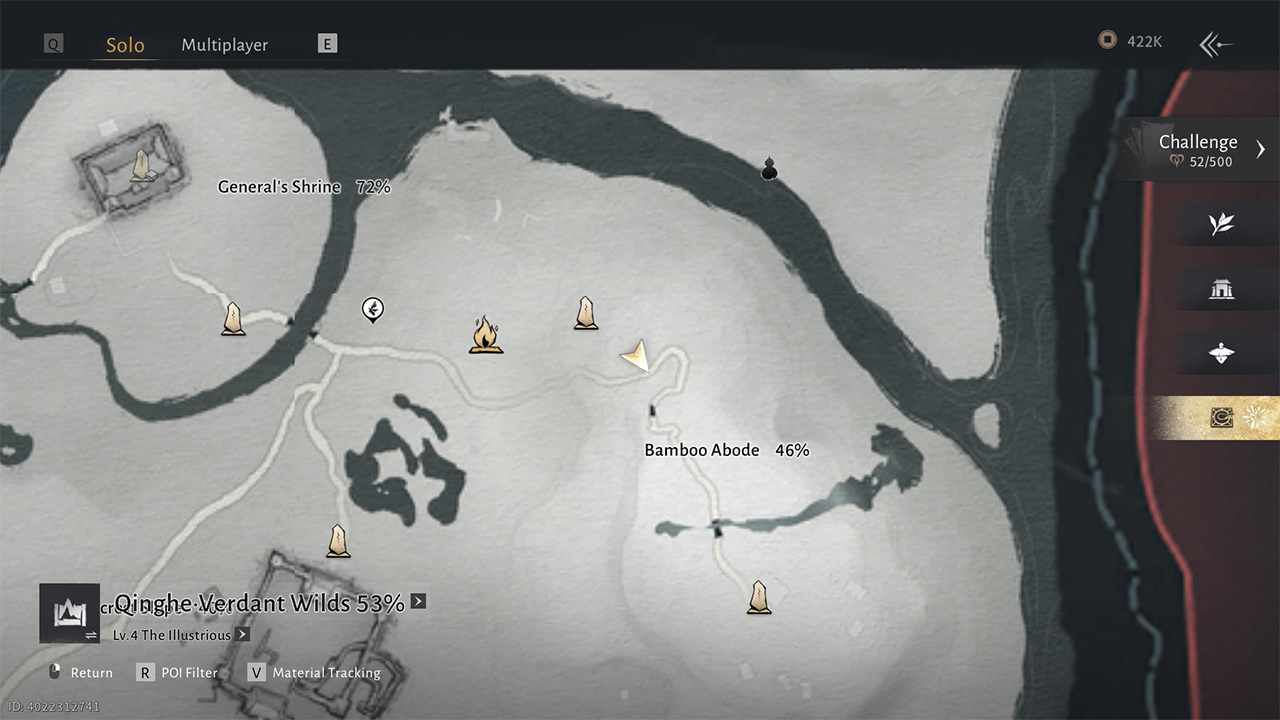Open Lv.4 The Illustrious details
The width and height of the screenshot is (1280, 720).
[243, 635]
